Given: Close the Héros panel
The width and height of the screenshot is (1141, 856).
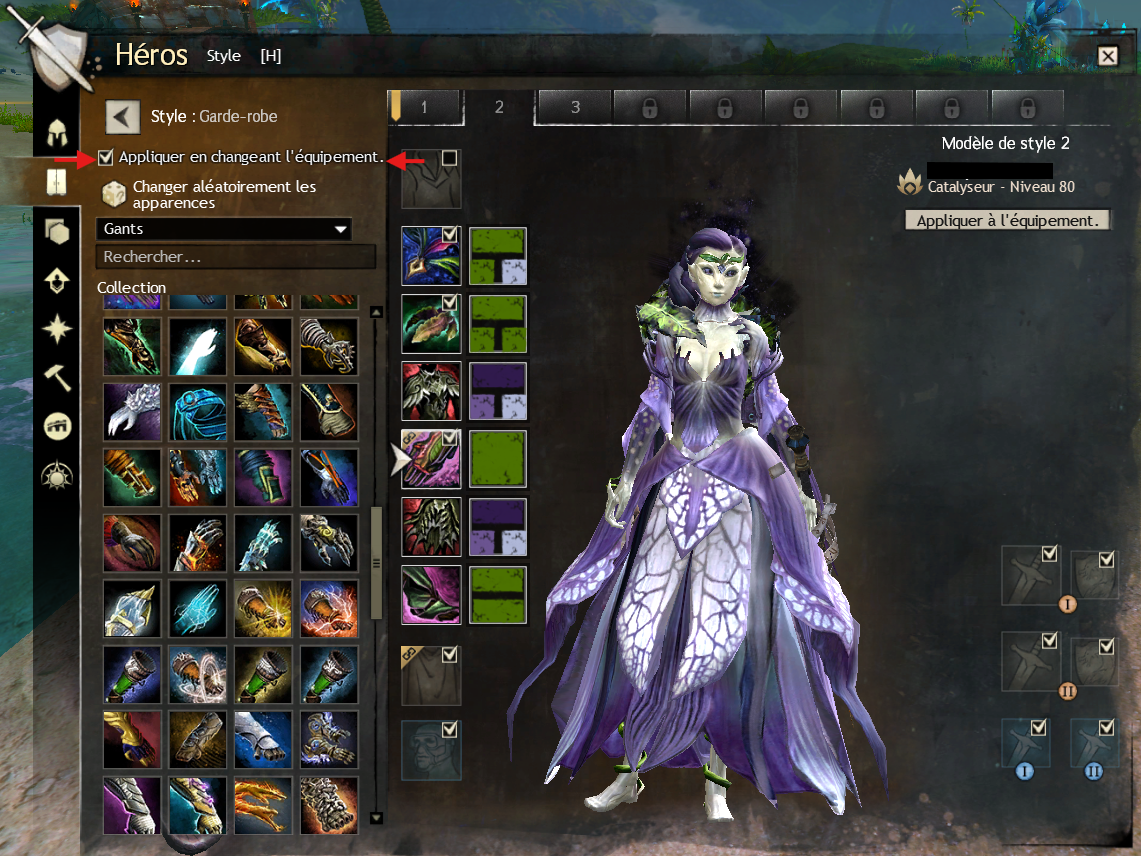Looking at the screenshot, I should click(1107, 56).
